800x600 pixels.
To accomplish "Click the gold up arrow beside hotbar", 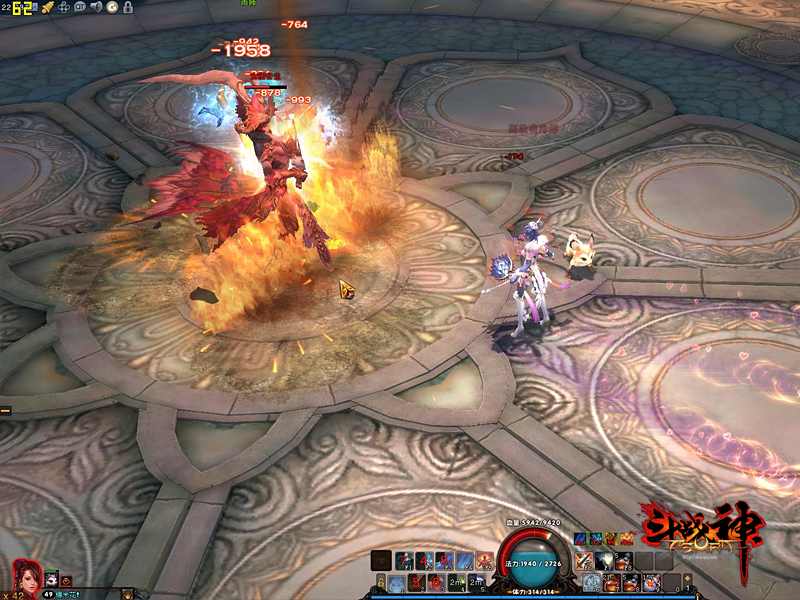I will [688, 581].
